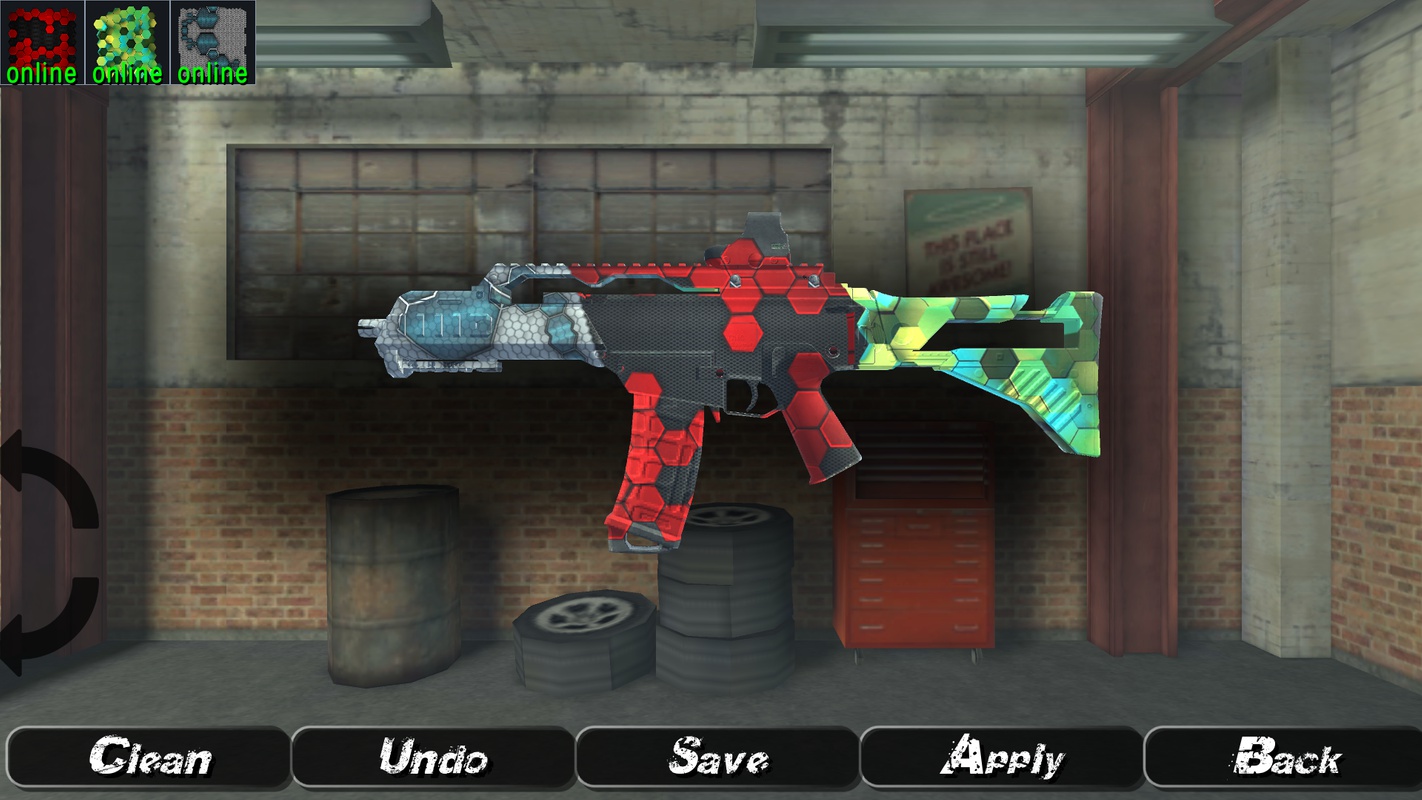Screen dimensions: 1422x800
Task: Undo the last skin change
Action: click(x=433, y=757)
